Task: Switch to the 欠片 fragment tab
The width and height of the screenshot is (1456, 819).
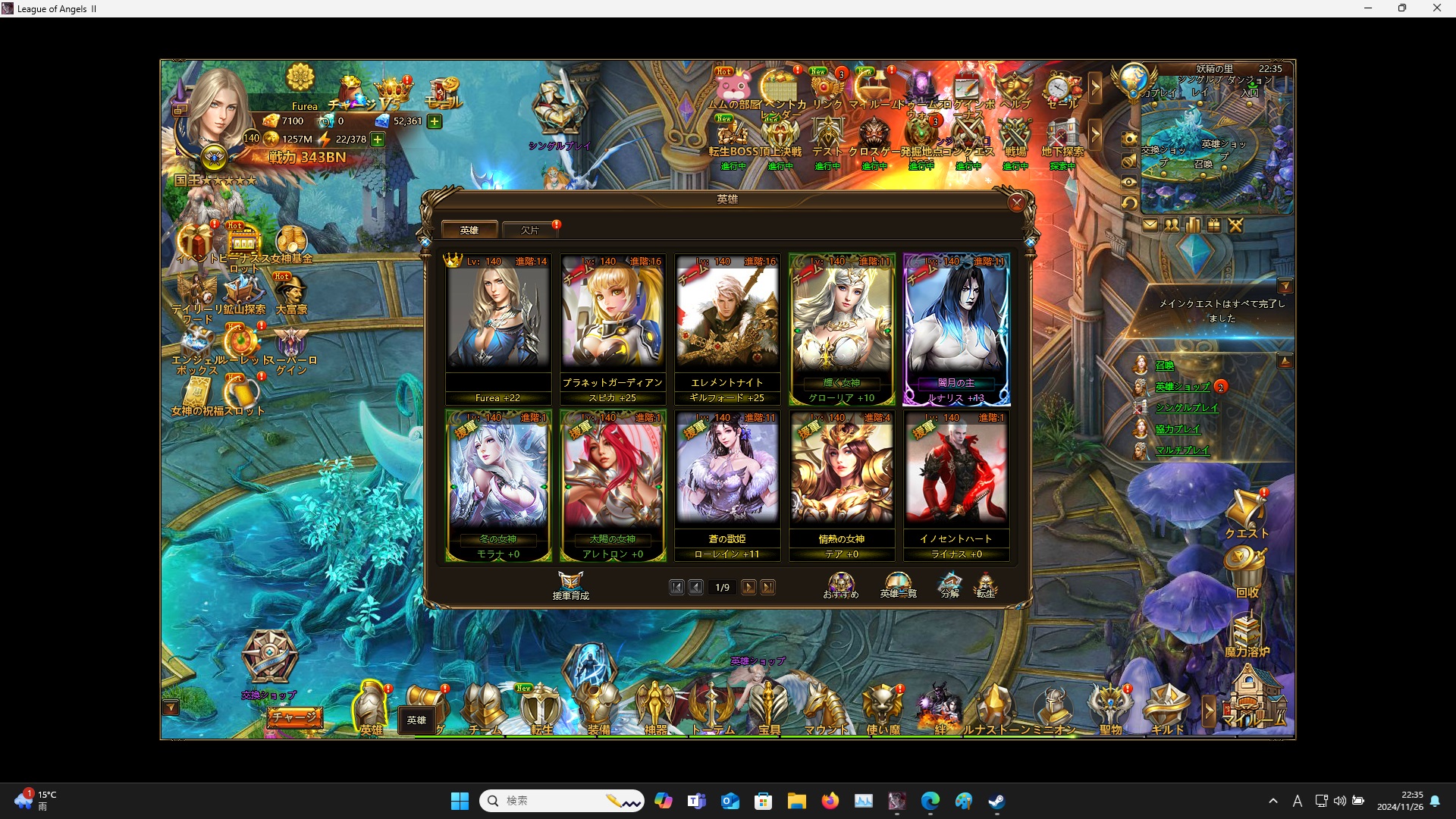Action: [529, 230]
